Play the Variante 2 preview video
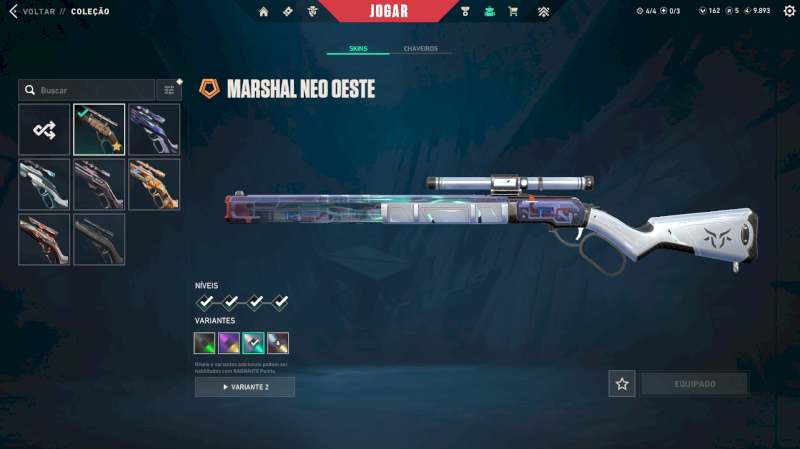 click(x=245, y=387)
